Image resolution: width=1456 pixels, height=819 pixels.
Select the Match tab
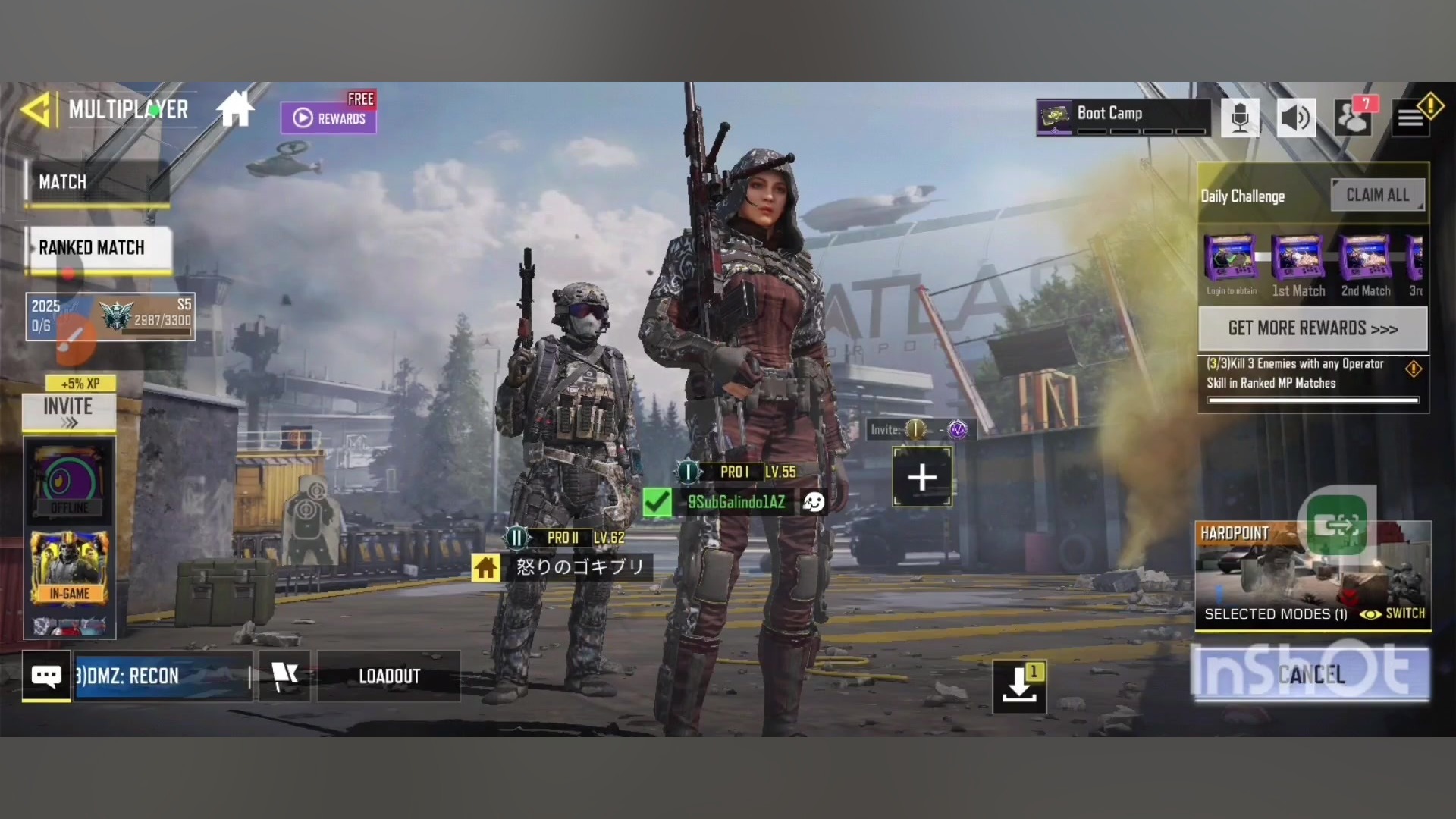[95, 182]
